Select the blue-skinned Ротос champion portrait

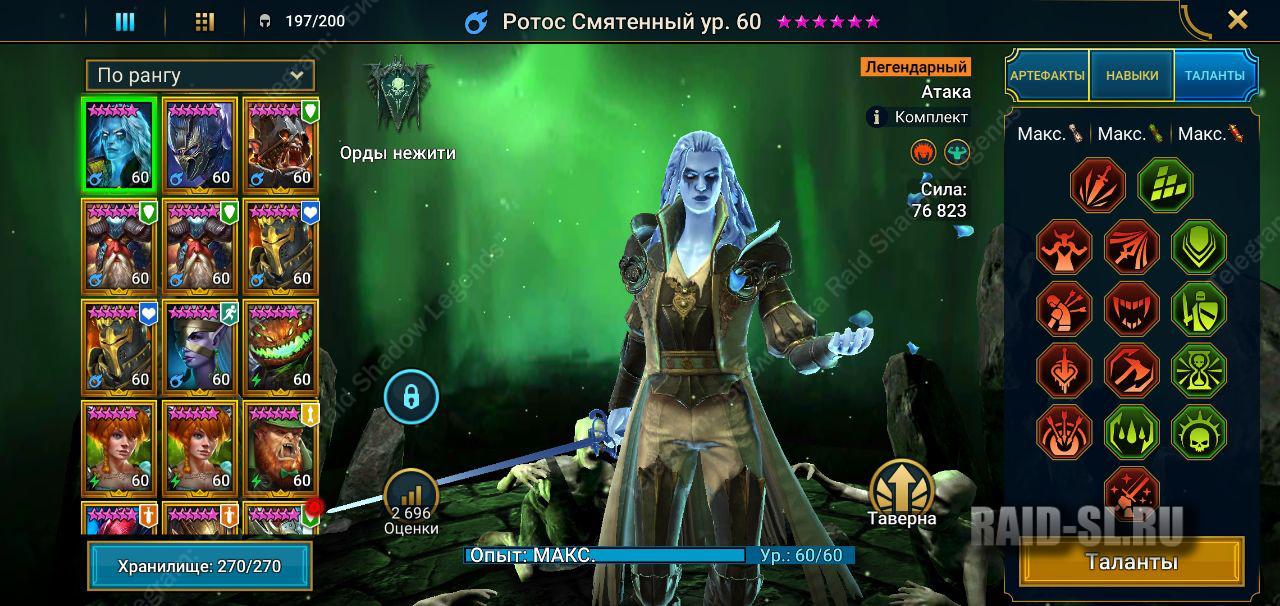coord(119,144)
